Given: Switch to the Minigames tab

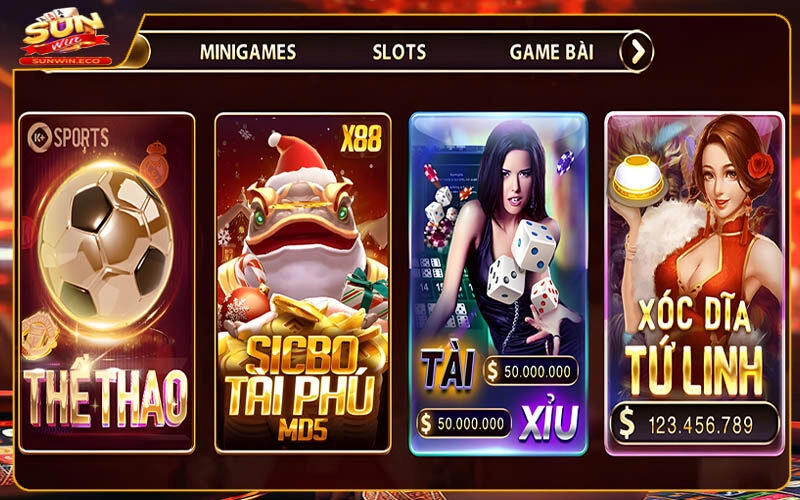Looking at the screenshot, I should tap(247, 52).
